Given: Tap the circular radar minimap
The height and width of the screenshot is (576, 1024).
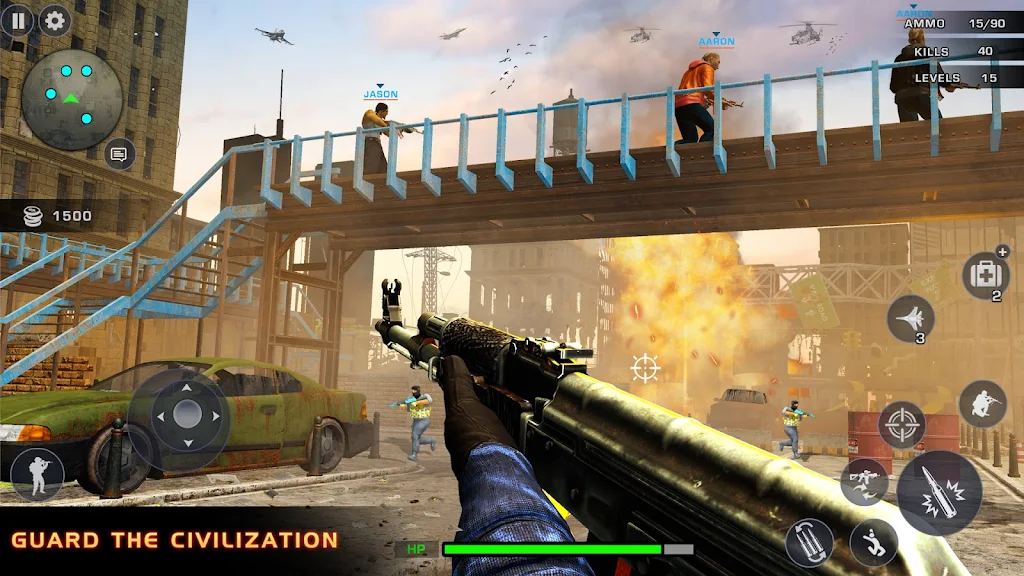Looking at the screenshot, I should tap(72, 99).
